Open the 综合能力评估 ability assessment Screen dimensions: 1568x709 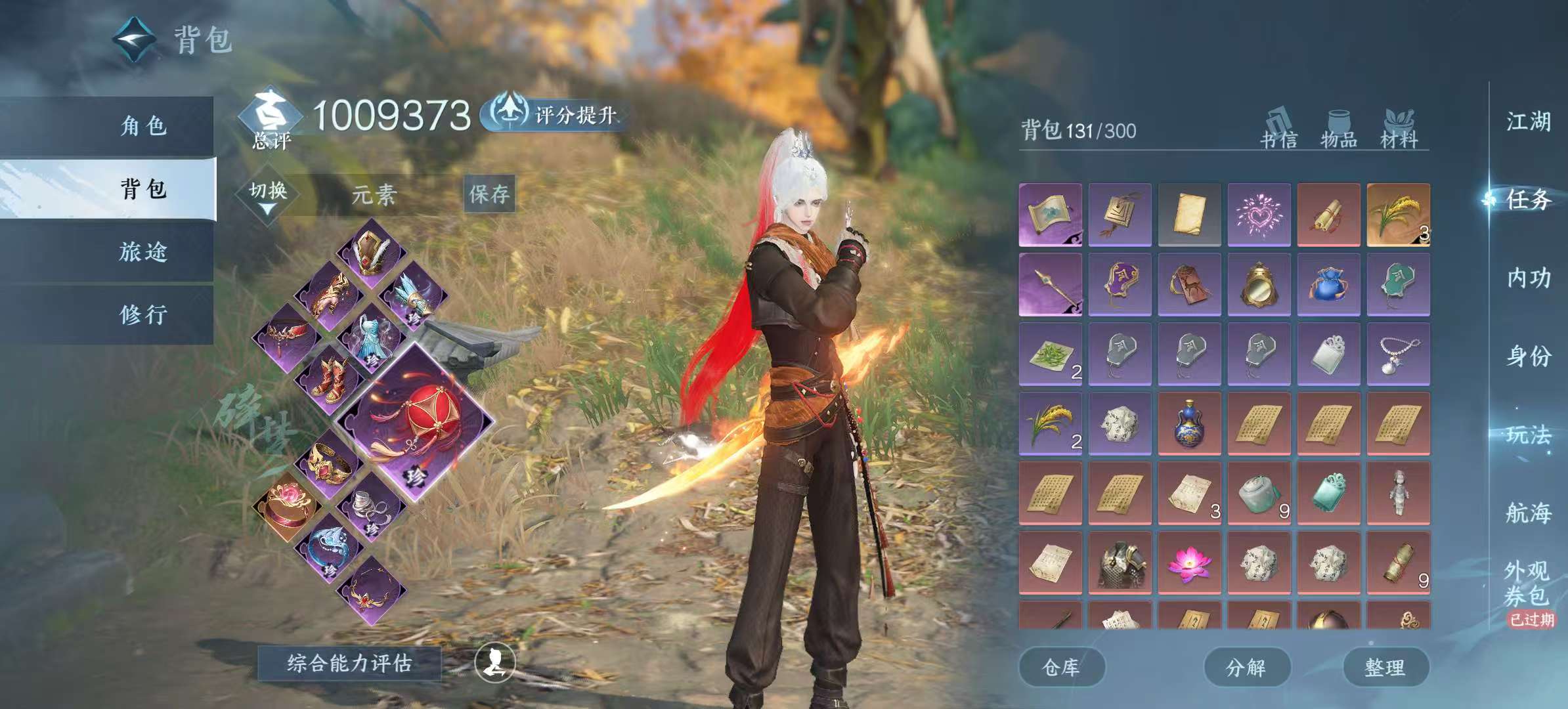349,663
